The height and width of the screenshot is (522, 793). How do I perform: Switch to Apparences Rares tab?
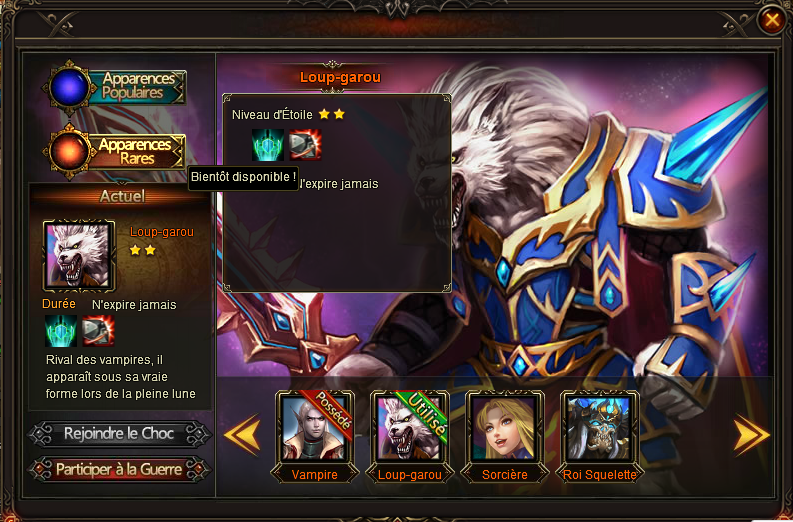(120, 150)
